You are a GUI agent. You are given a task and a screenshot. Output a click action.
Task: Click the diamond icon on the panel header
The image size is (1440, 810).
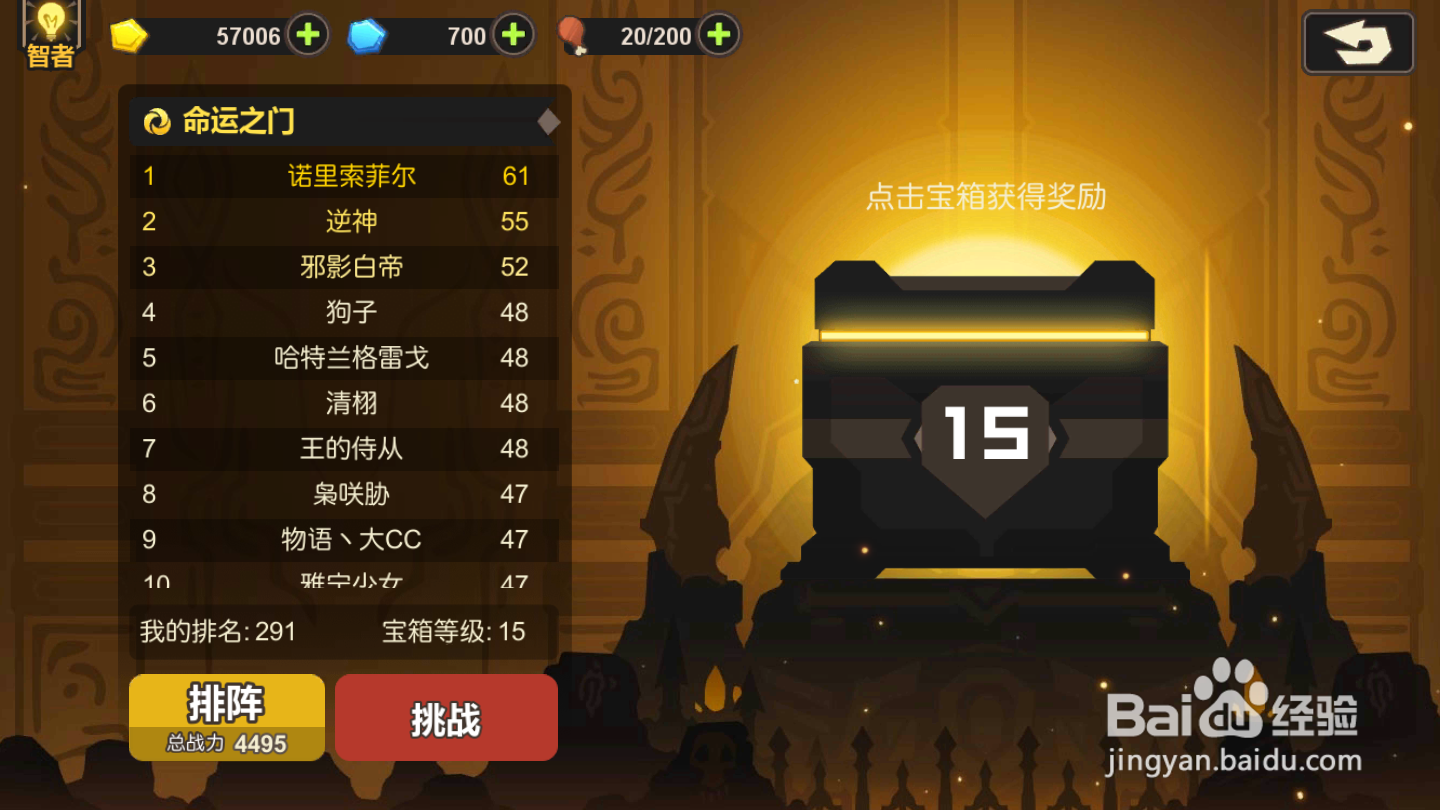pyautogui.click(x=549, y=122)
